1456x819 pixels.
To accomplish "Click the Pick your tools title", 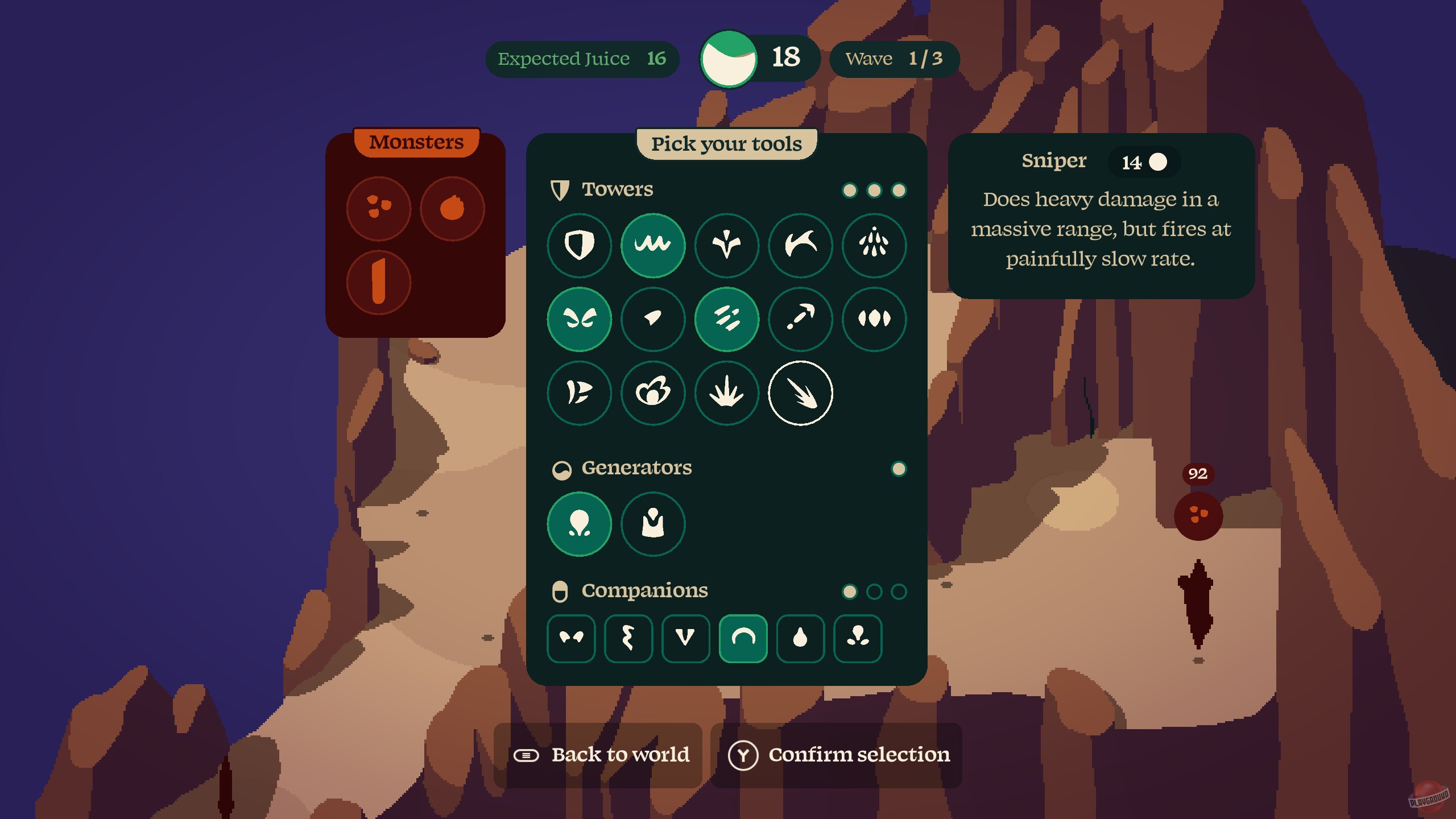I will (x=727, y=144).
